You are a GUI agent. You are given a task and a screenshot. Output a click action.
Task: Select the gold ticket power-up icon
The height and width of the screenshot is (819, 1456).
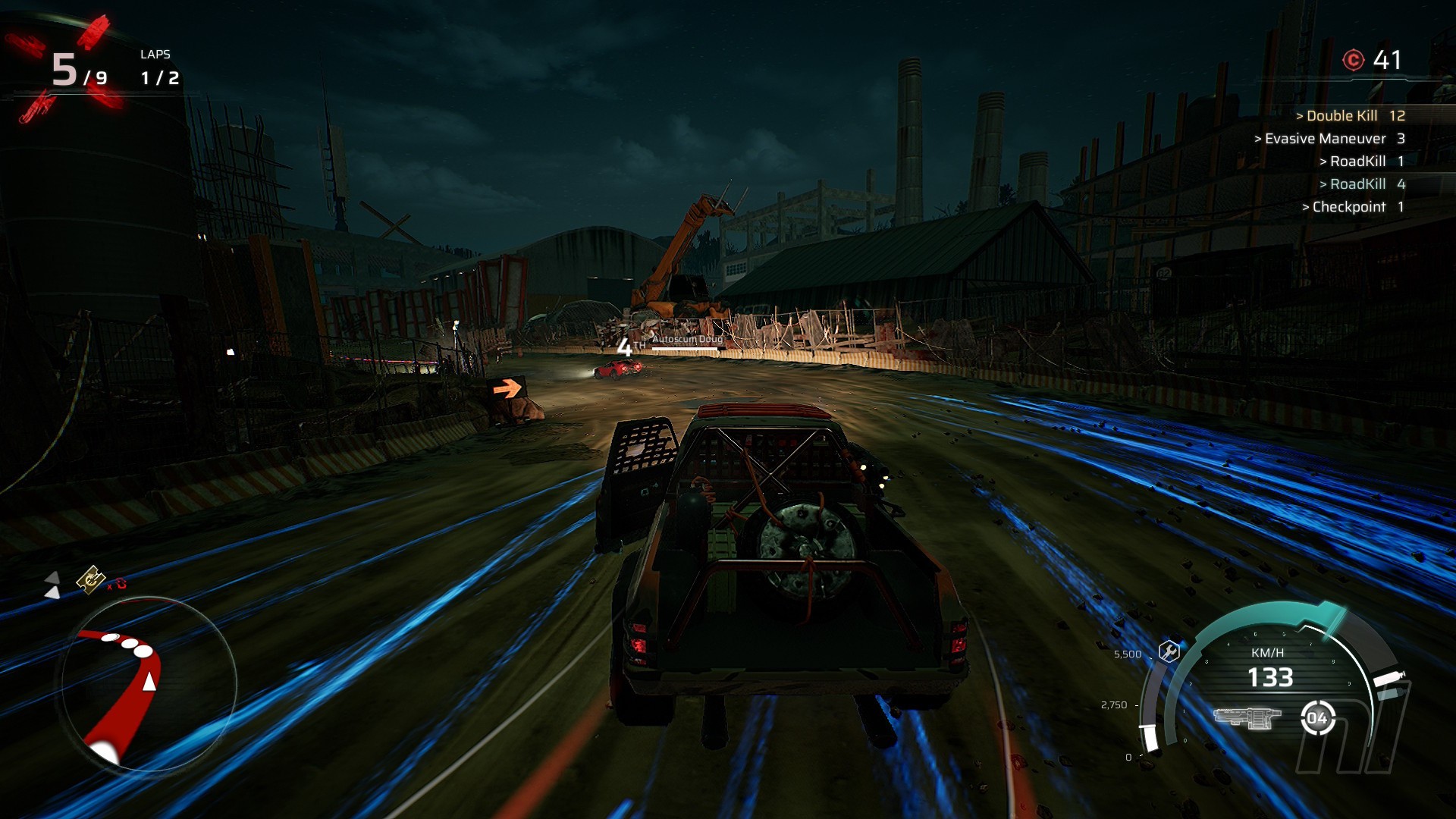(91, 579)
